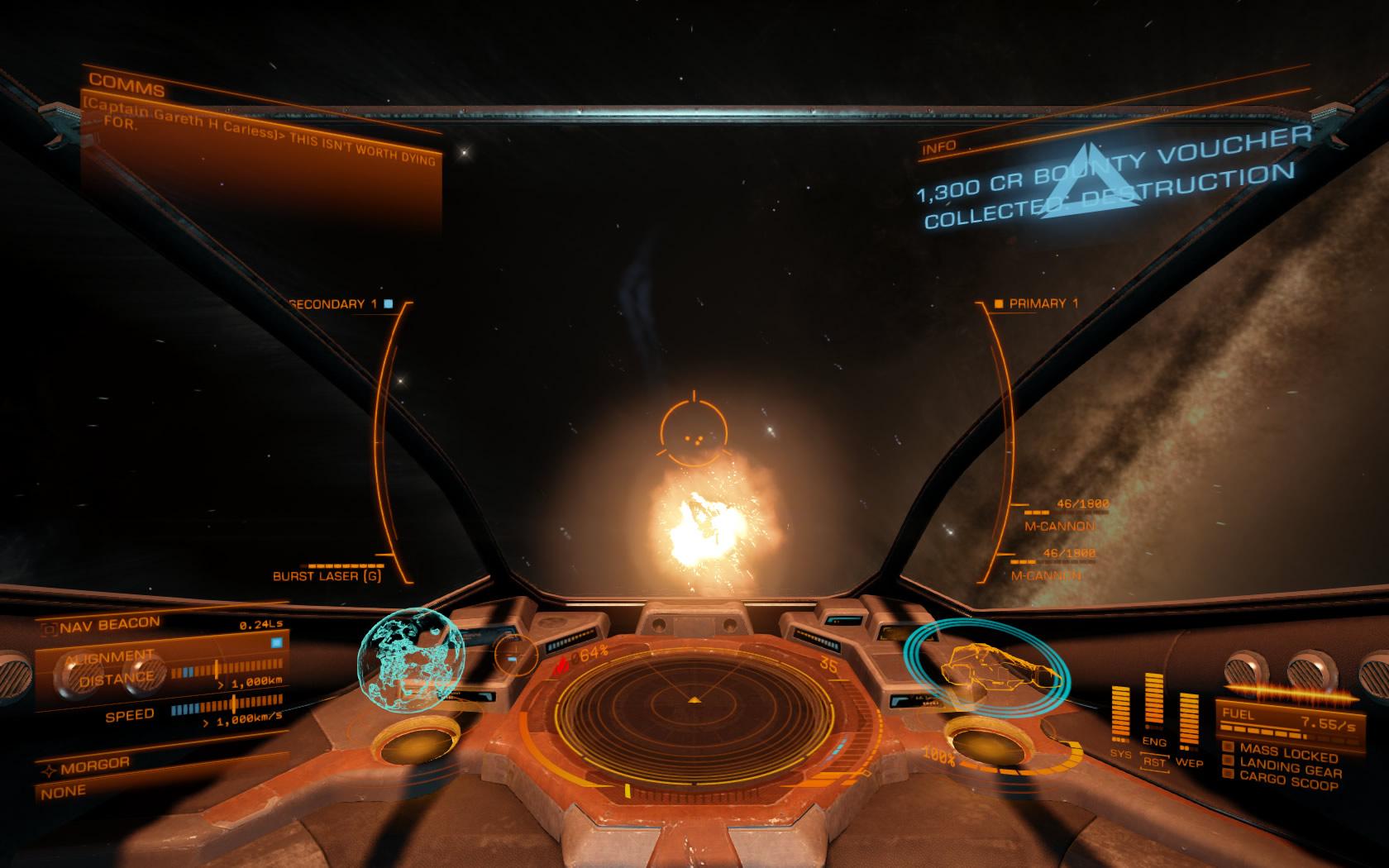Reset power distribution with RST
The width and height of the screenshot is (1389, 868).
click(x=1154, y=761)
